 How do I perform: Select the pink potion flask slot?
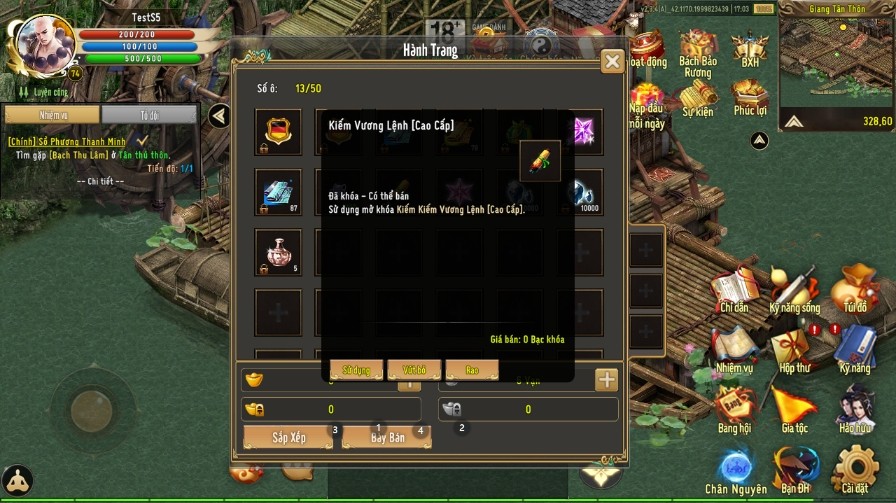click(277, 251)
